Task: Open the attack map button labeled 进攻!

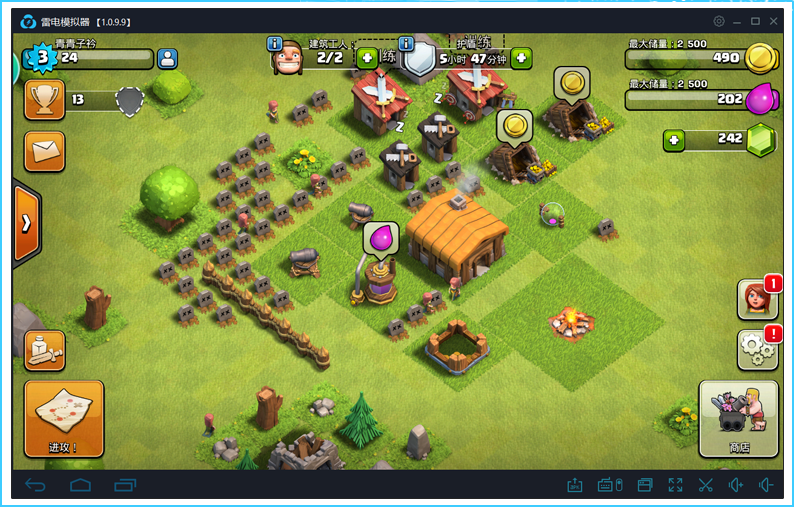Action: pos(64,418)
